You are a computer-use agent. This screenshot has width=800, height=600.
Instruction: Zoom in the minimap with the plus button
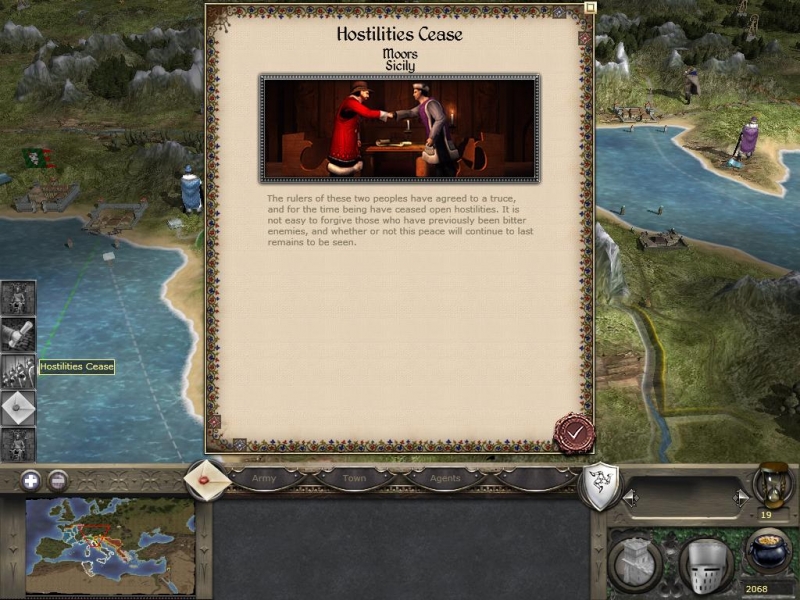coord(30,480)
